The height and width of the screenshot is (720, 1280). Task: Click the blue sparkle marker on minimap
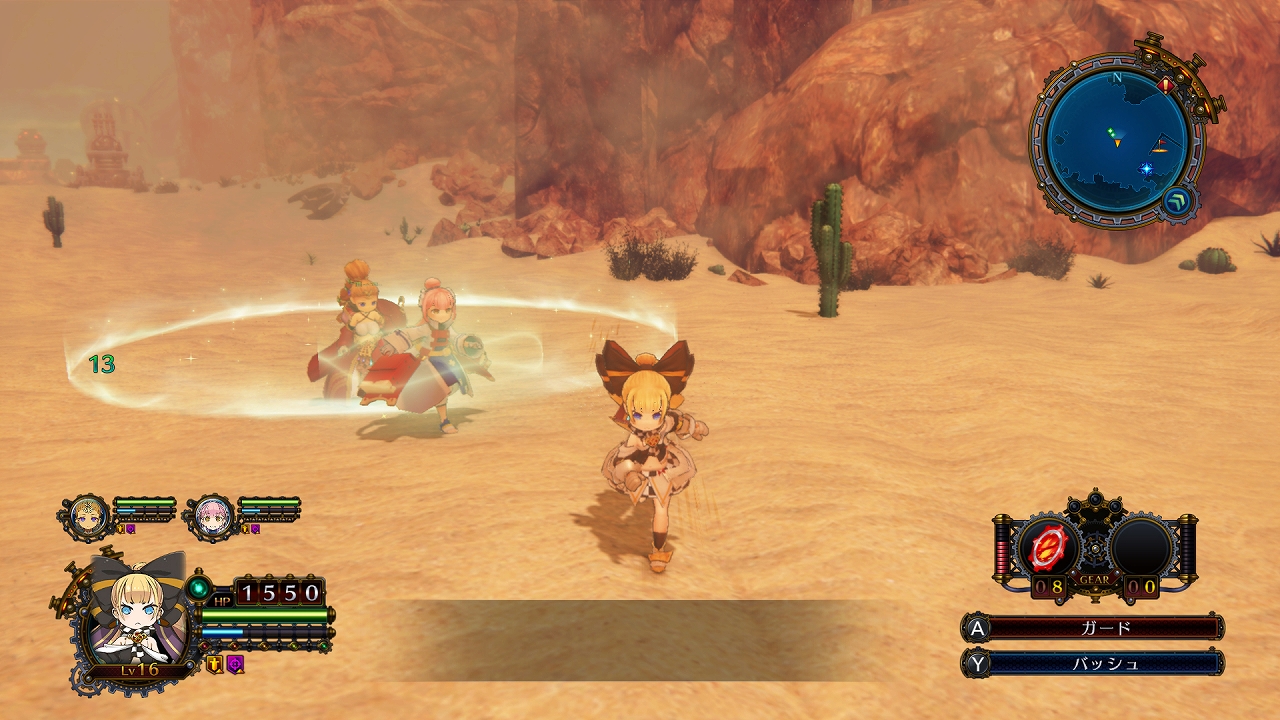(x=1146, y=170)
